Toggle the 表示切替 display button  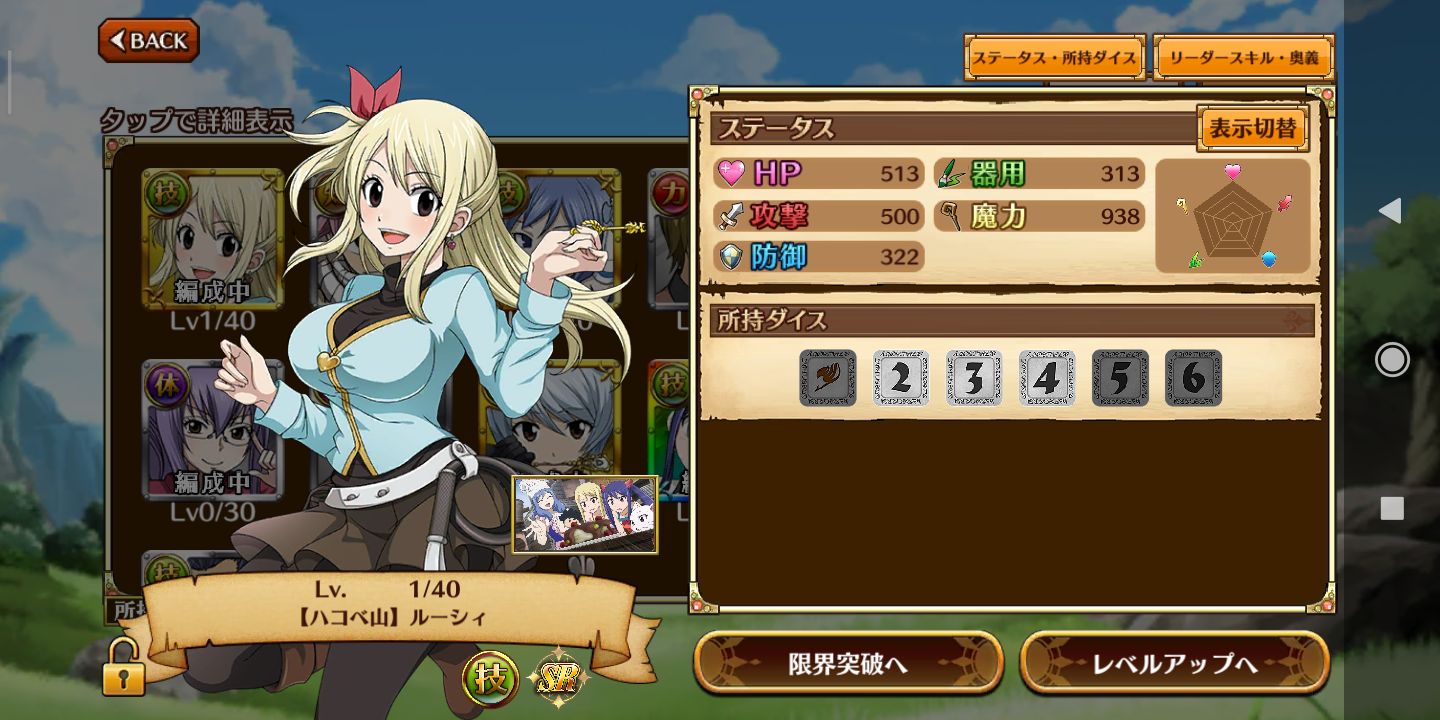tap(1252, 128)
